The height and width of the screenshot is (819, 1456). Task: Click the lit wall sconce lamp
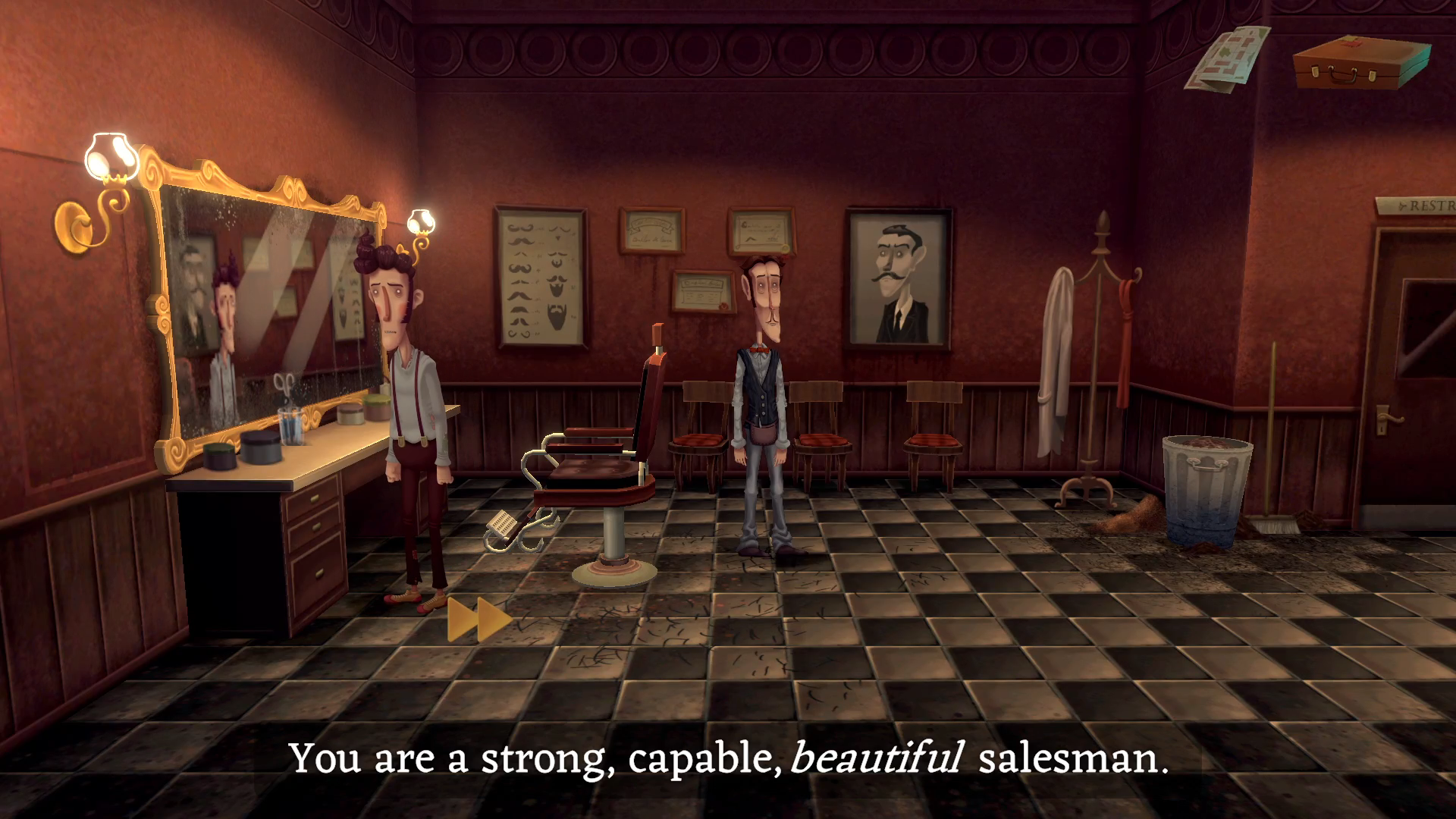110,155
